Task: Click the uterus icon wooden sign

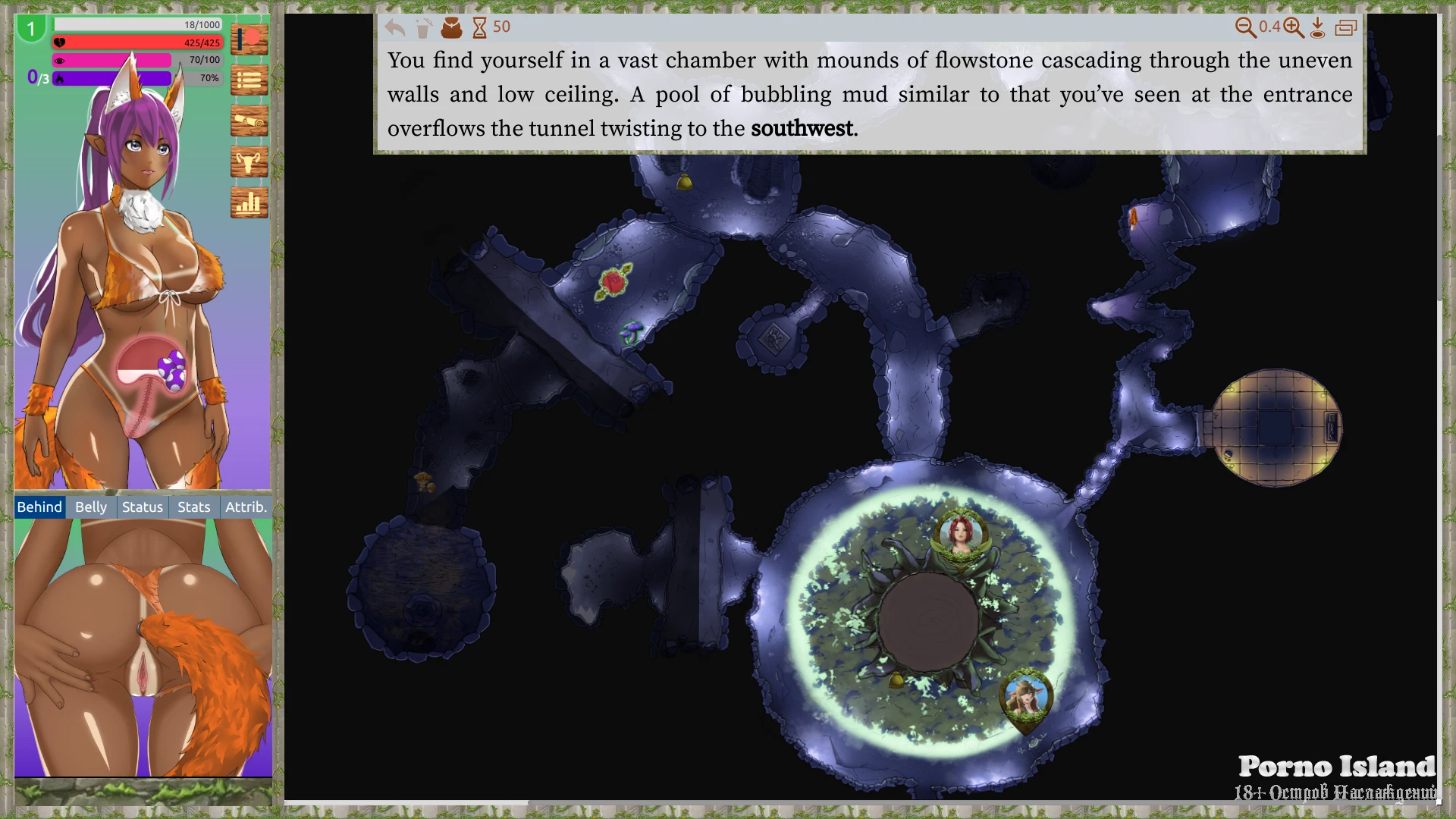Action: [249, 162]
